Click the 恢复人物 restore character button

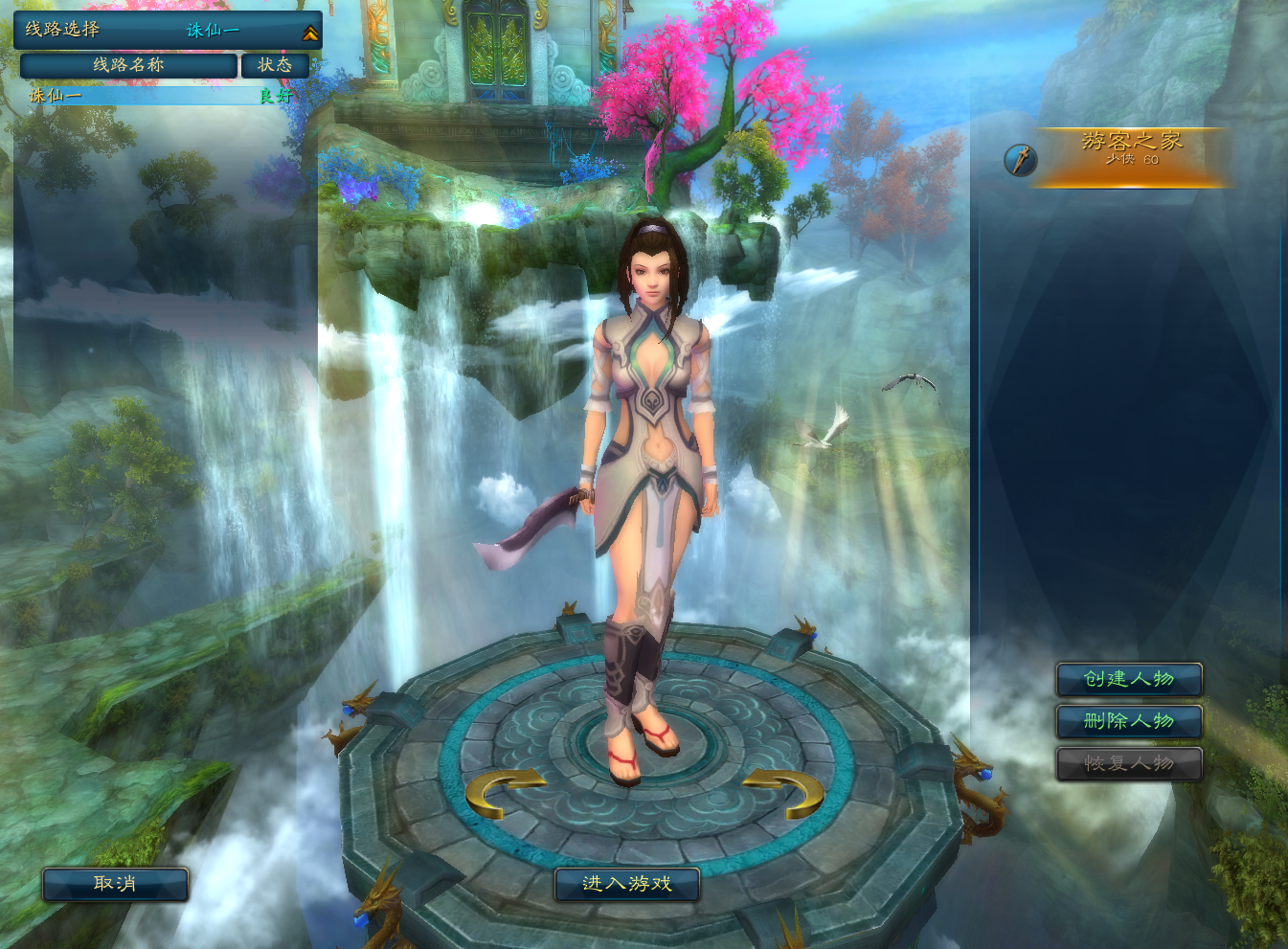[x=1129, y=763]
